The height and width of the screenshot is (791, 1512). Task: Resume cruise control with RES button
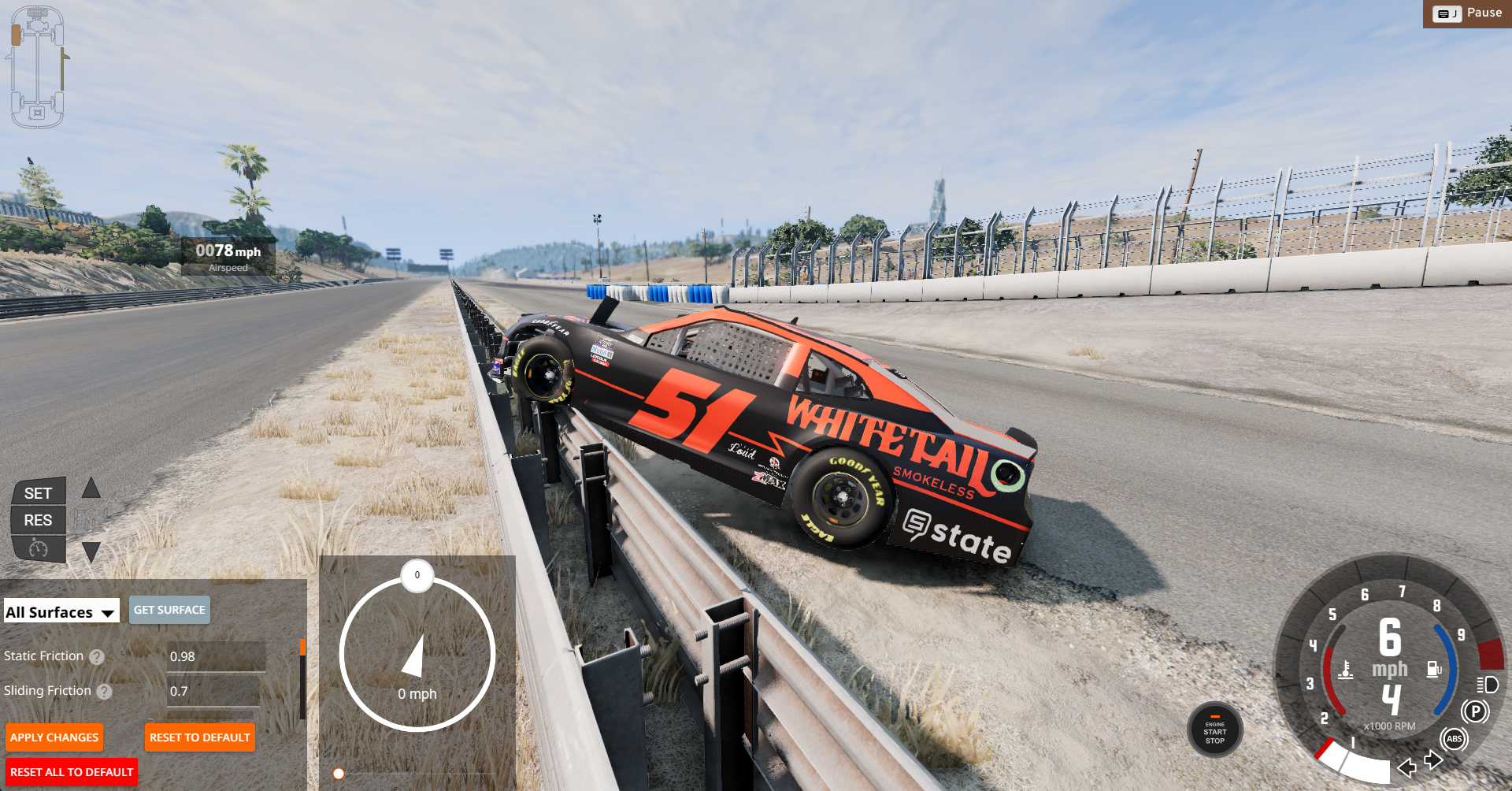pos(38,520)
